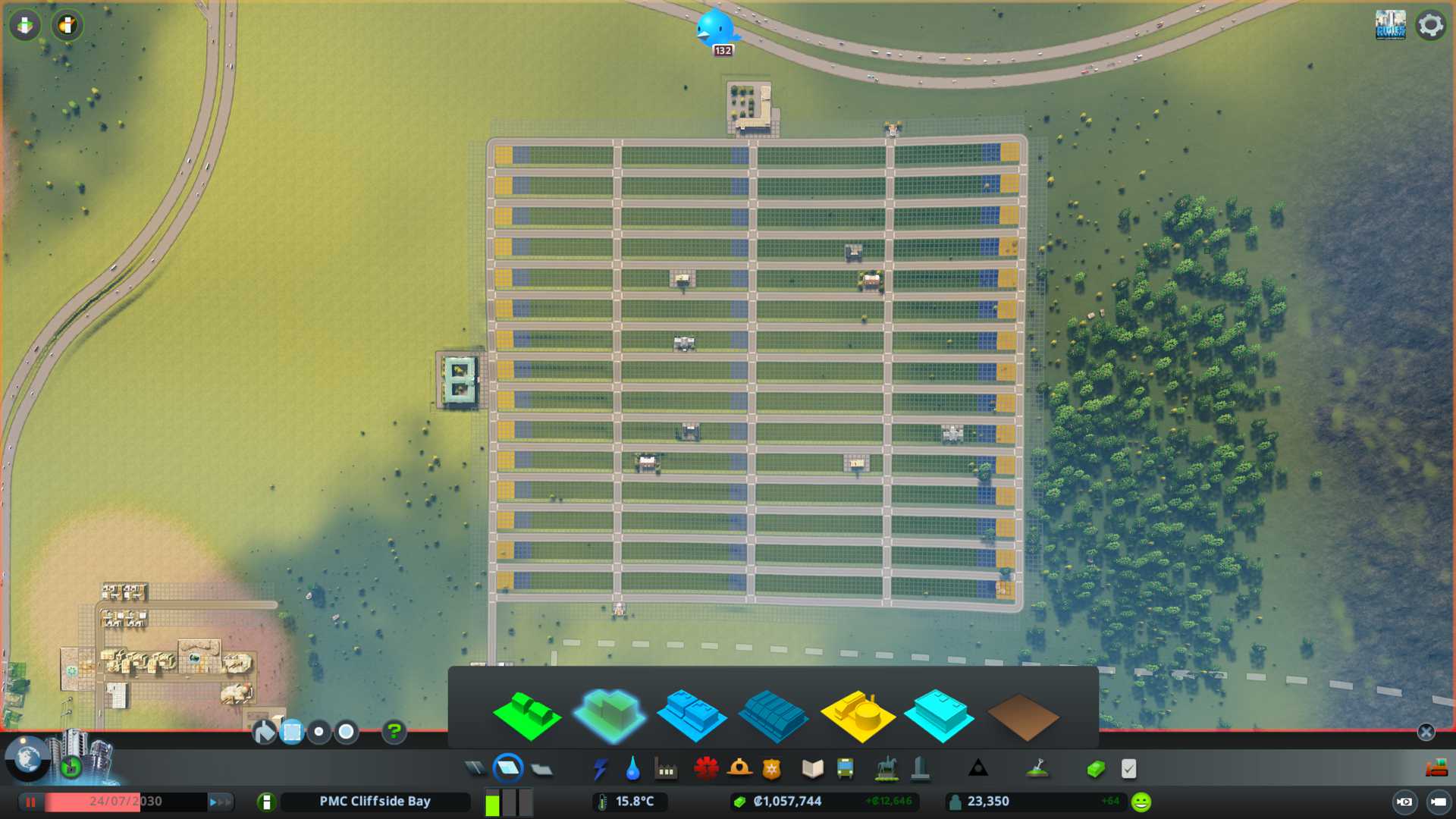
Task: Show the zoning help question mark
Action: 394,732
